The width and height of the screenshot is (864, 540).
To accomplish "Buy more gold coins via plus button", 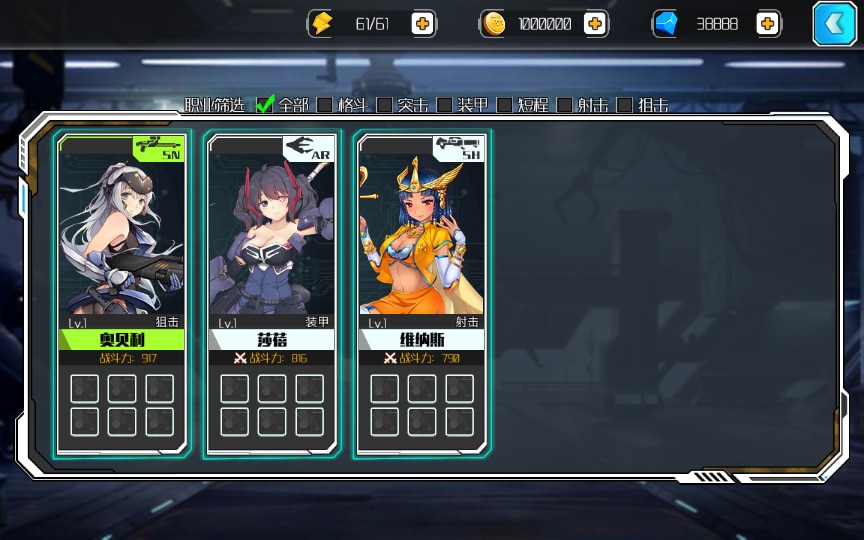I will (x=595, y=24).
